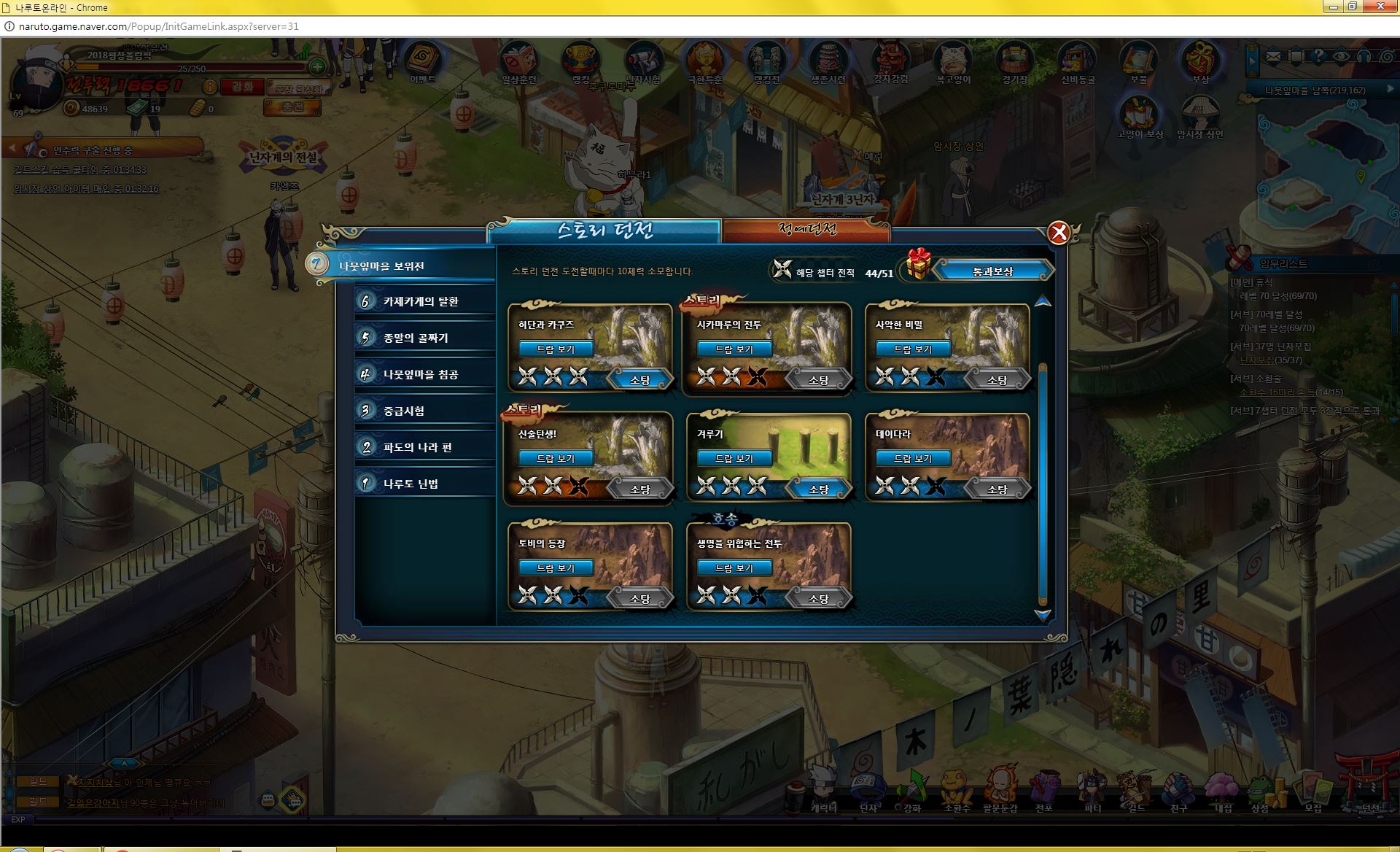View drops for the 데이다라 dungeon

(x=913, y=458)
